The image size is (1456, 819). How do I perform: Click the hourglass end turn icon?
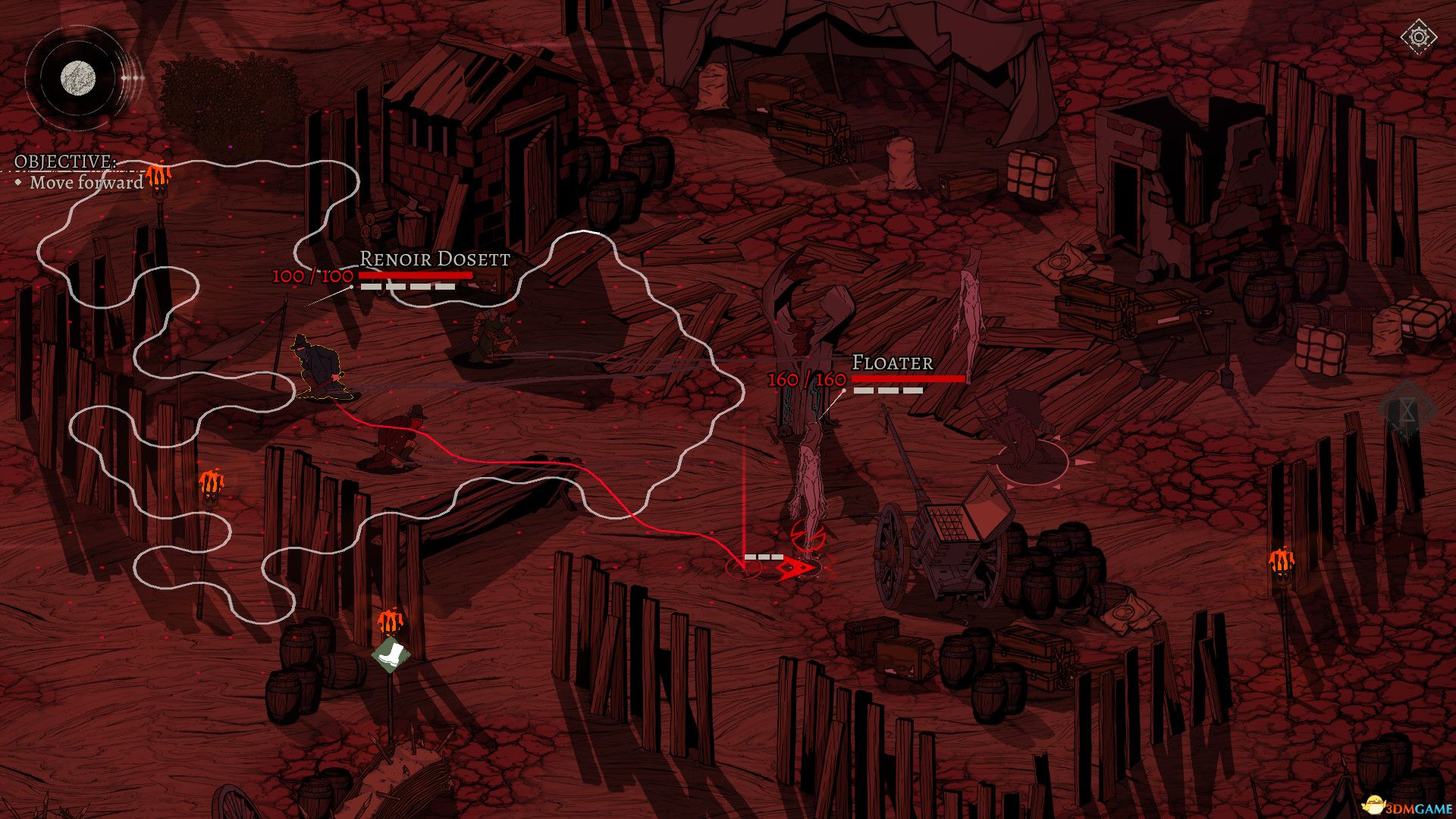pyautogui.click(x=1407, y=412)
